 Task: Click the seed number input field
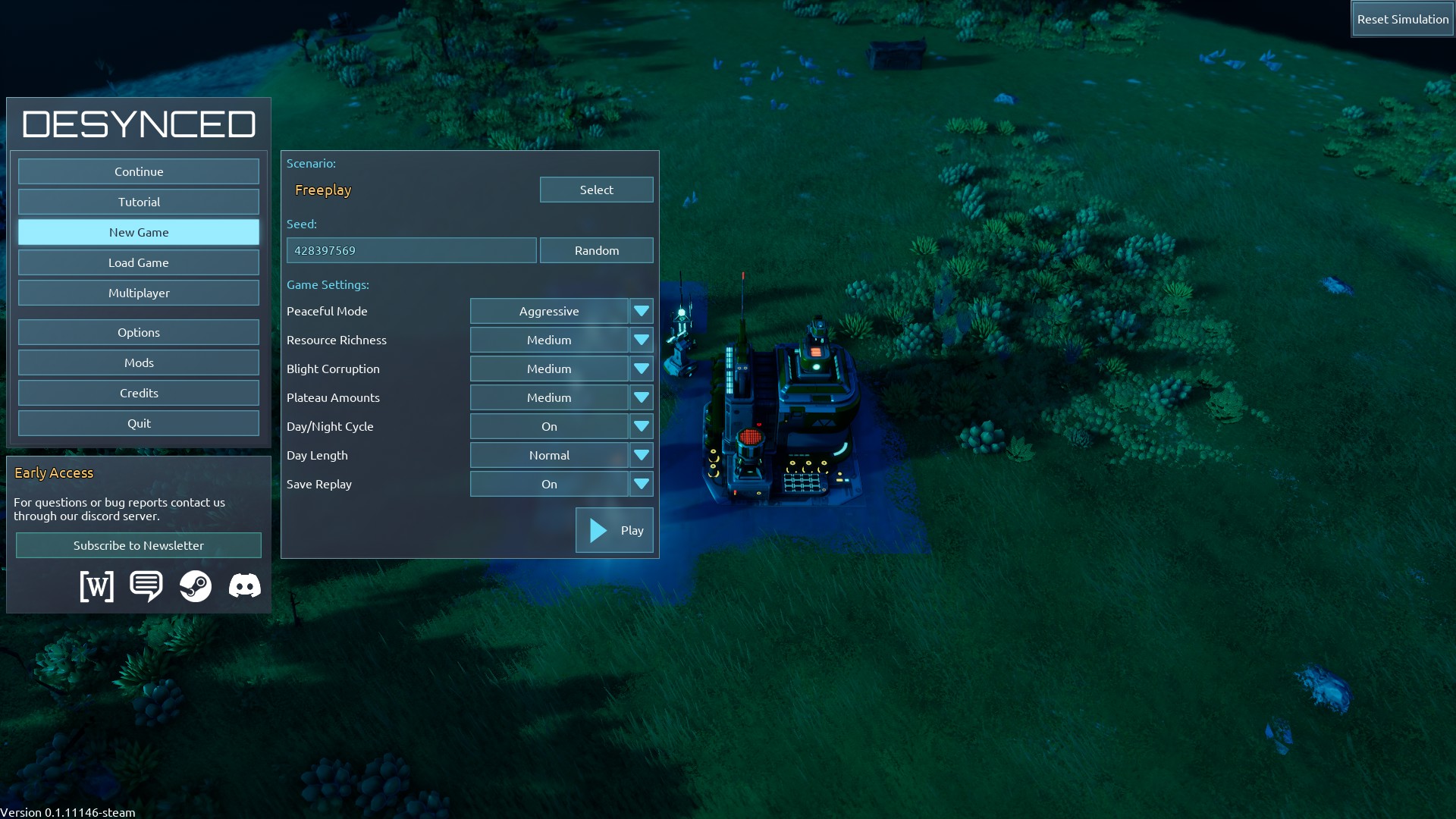point(411,250)
